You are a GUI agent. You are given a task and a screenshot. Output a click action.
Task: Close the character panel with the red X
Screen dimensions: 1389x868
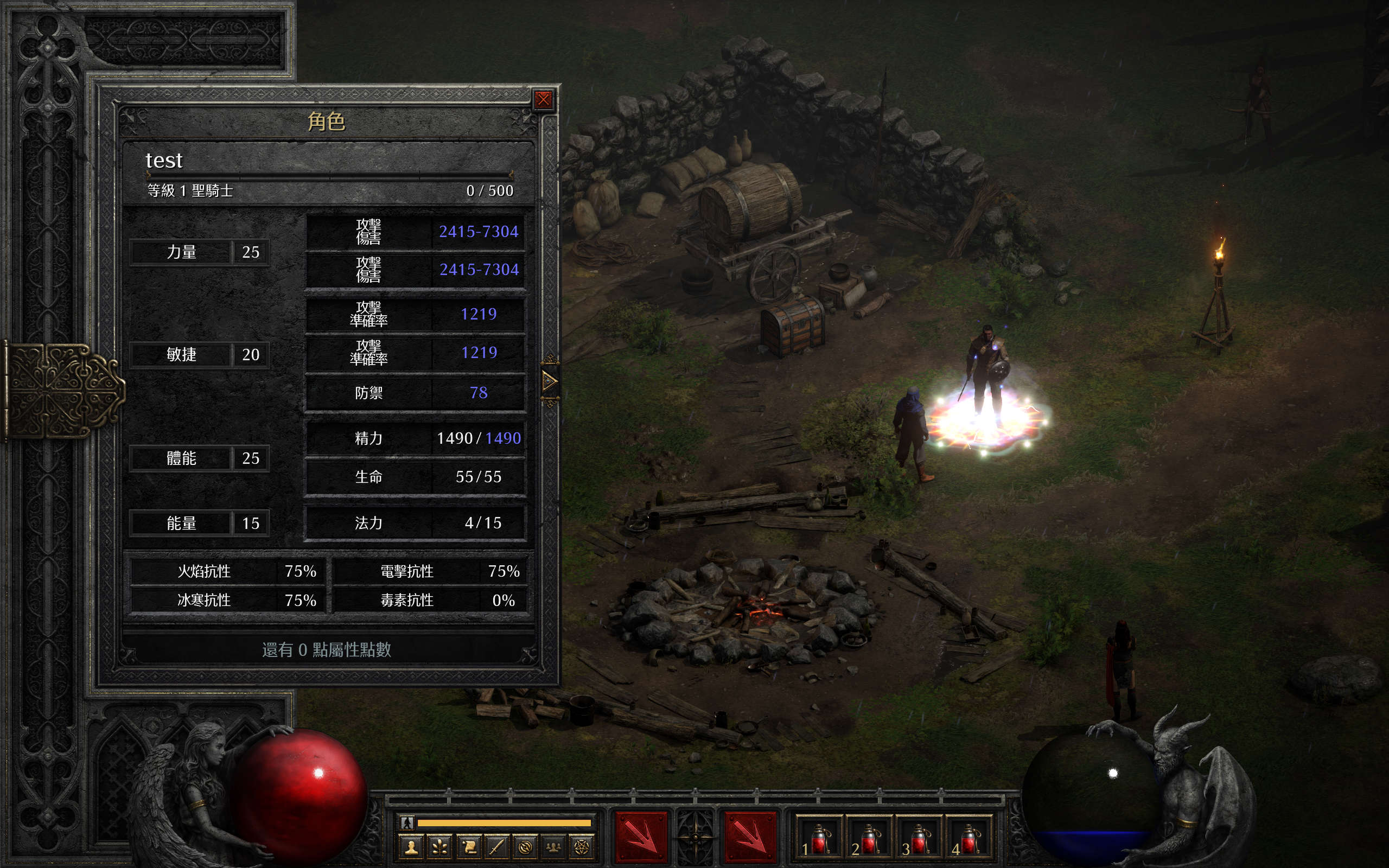click(x=543, y=100)
